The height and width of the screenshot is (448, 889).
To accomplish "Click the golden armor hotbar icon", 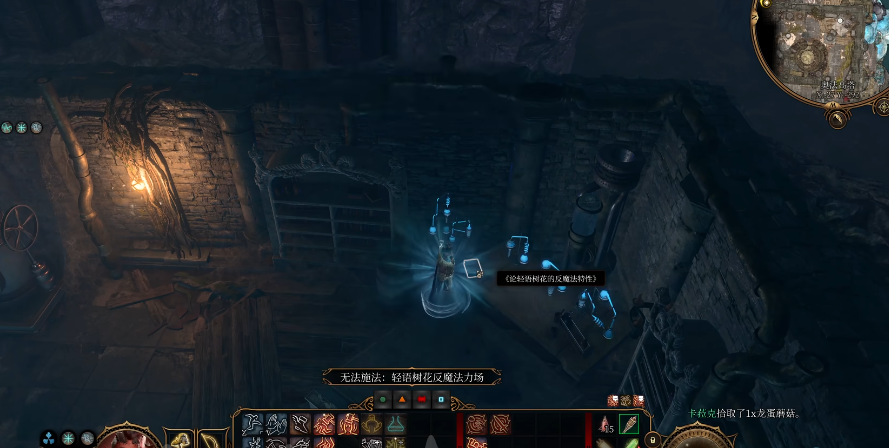I will point(372,424).
